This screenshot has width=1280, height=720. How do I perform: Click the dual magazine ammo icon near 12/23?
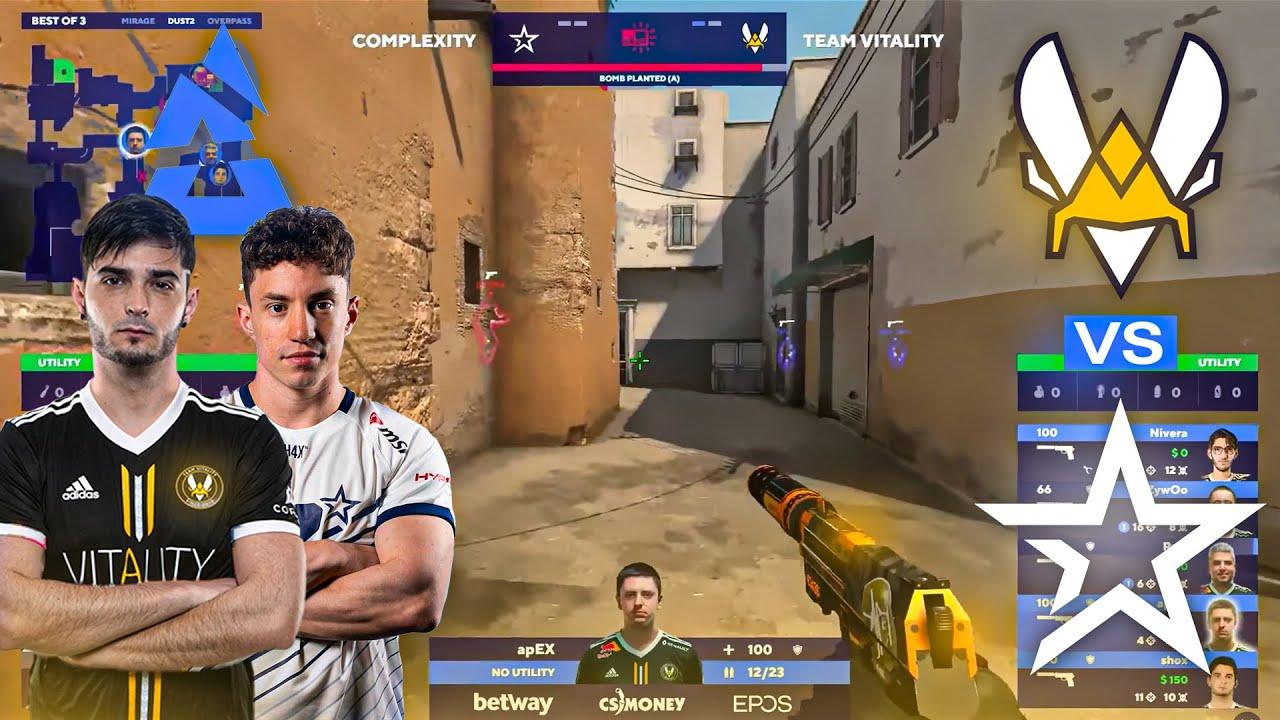click(730, 672)
